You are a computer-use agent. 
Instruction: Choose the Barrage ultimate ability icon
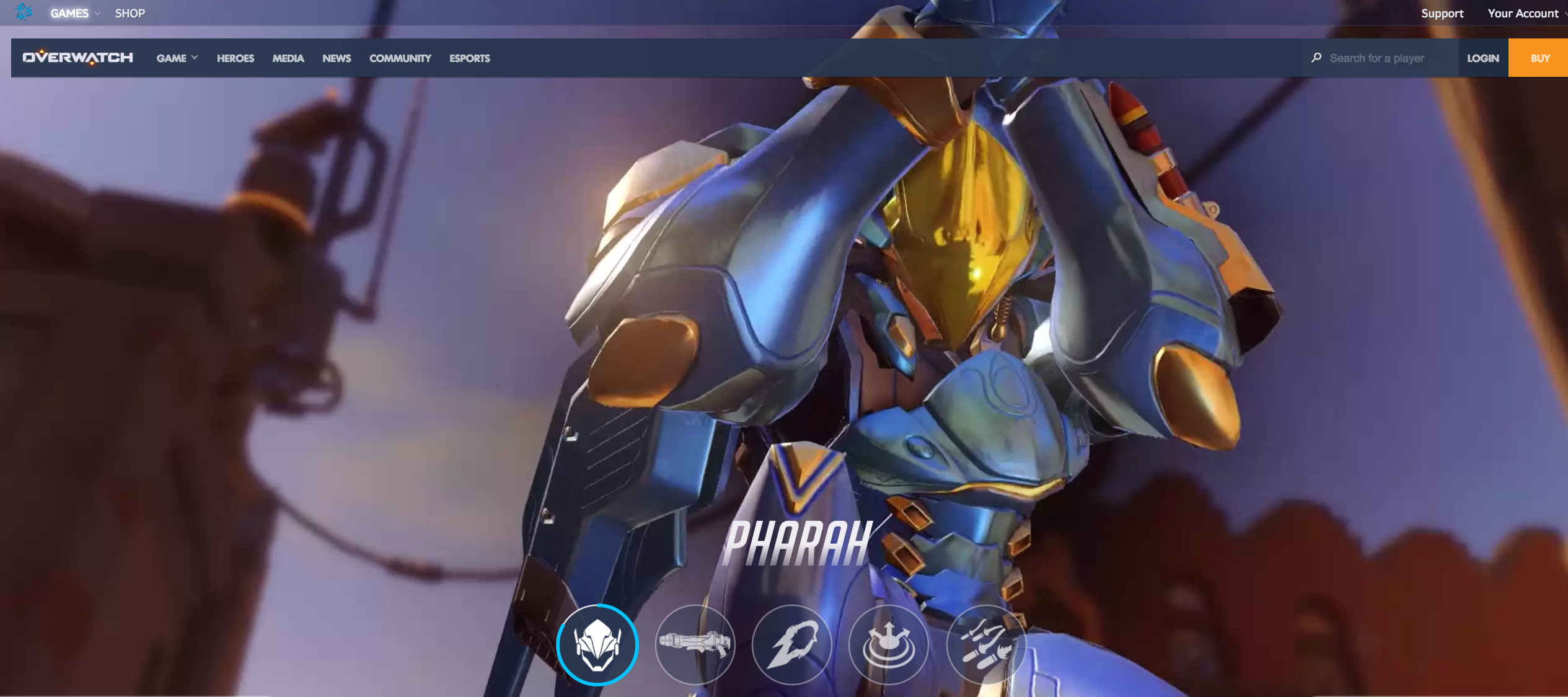[986, 645]
